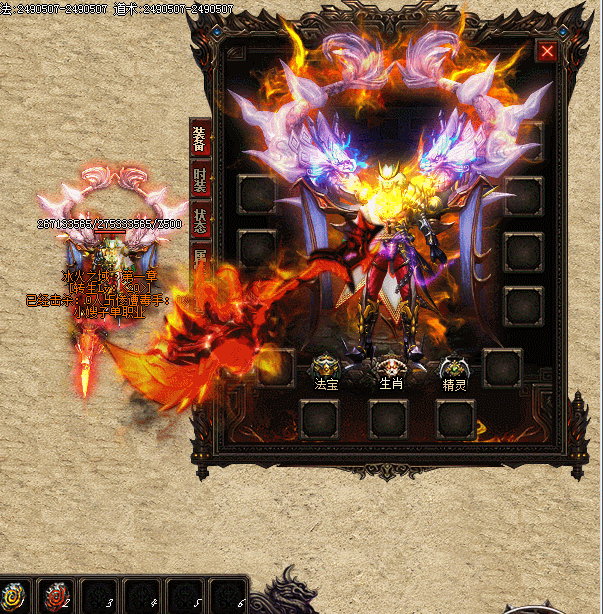Click the 生肖 zodiac icon
This screenshot has height=614, width=603.
(x=391, y=368)
